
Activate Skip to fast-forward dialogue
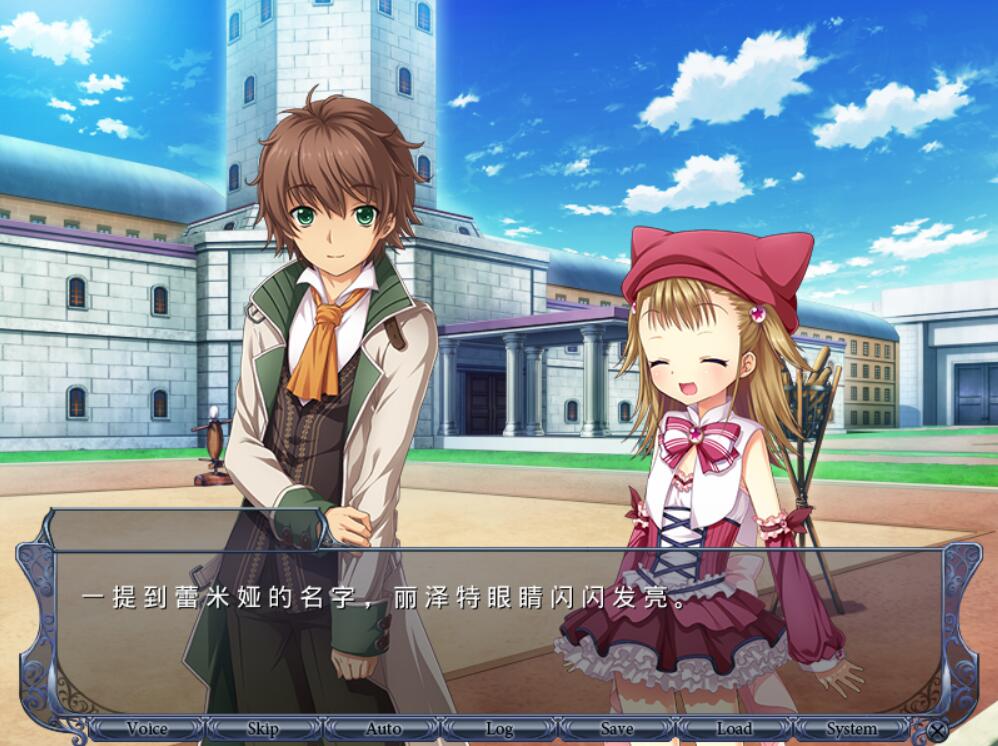263,729
